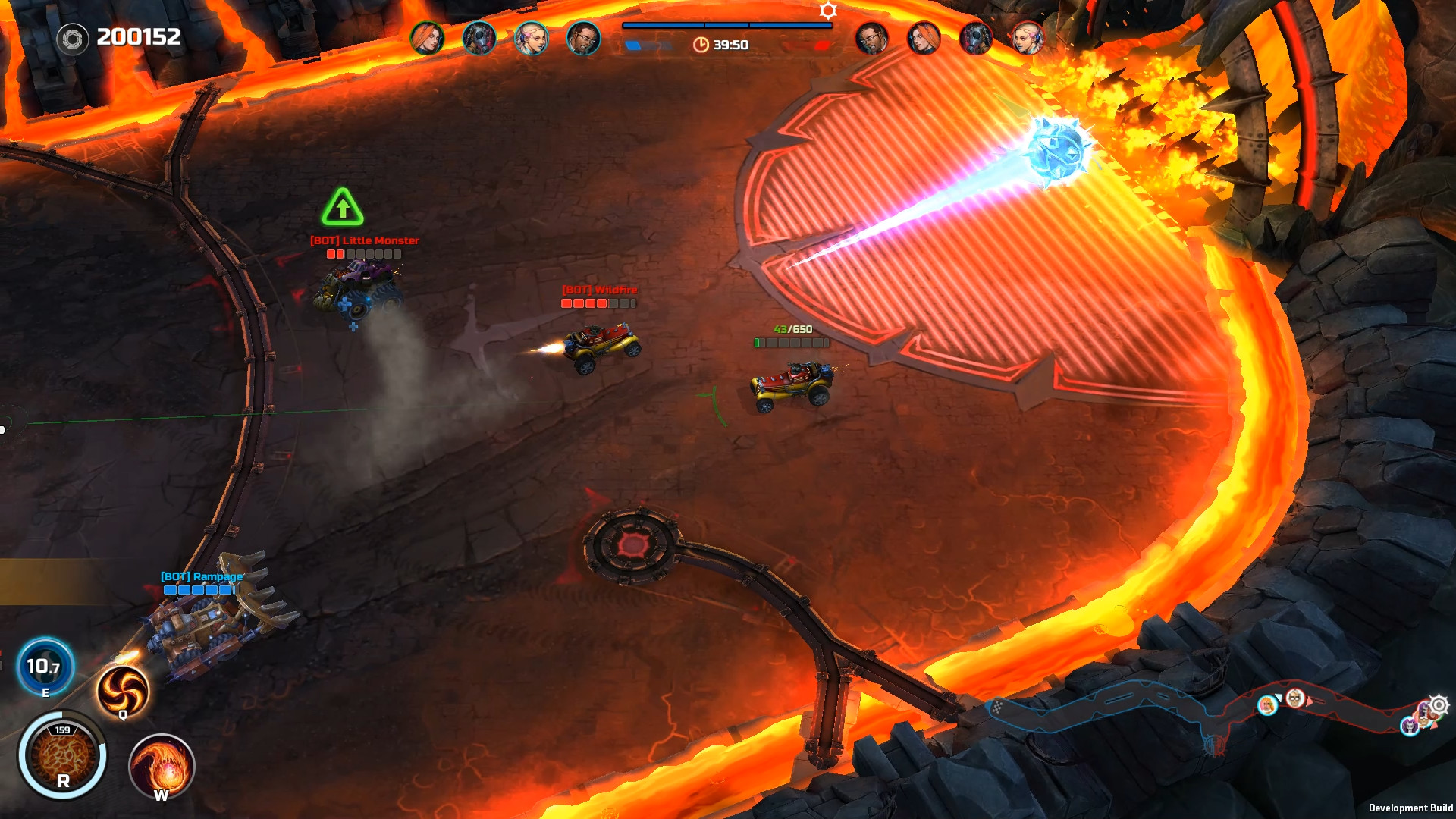Click the red team's red-haired pilot portrait
Viewport: 1456px width, 819px height.
pos(924,38)
